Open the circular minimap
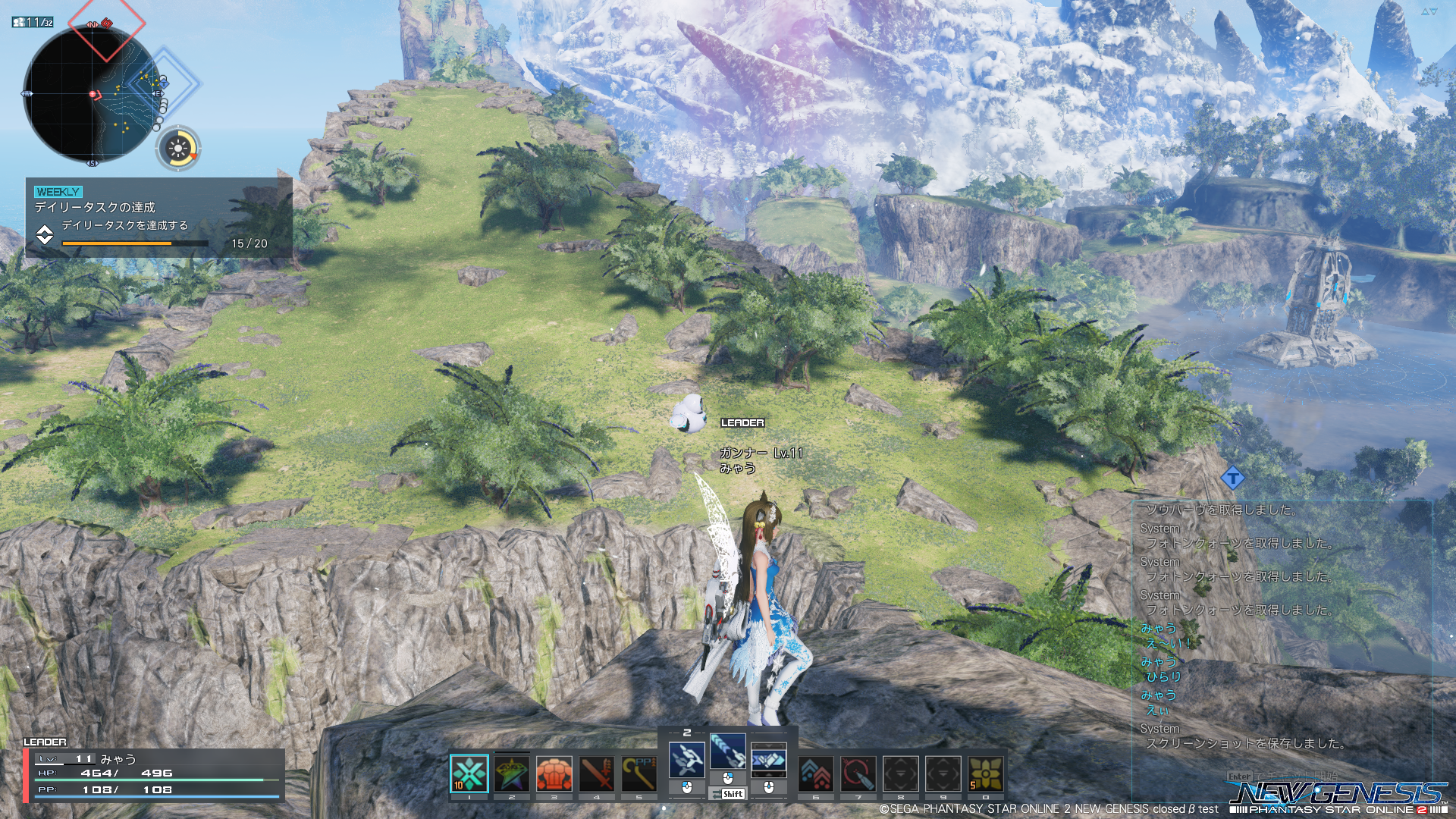Viewport: 1456px width, 819px height. pyautogui.click(x=92, y=94)
